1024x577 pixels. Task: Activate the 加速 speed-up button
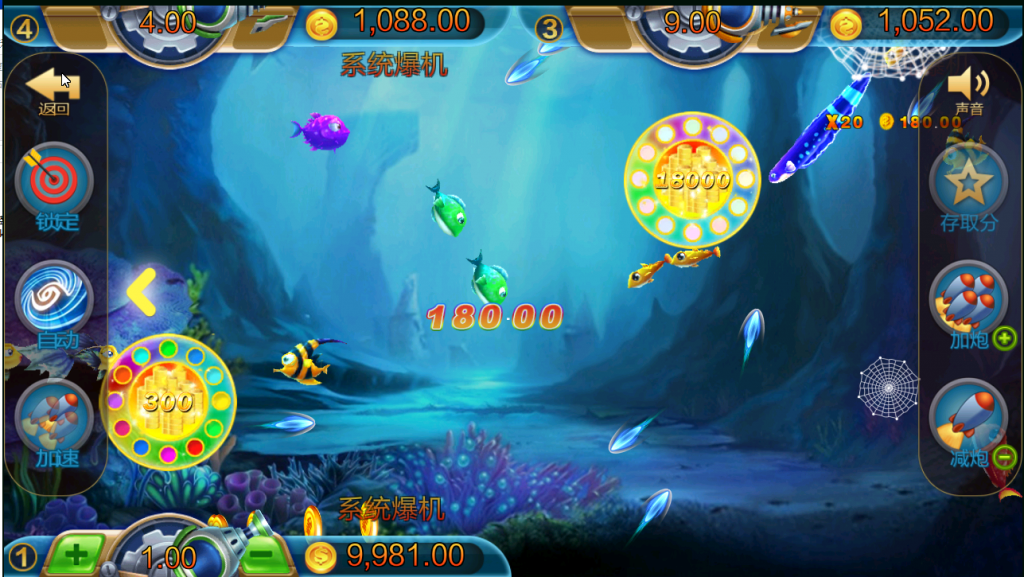click(x=54, y=420)
